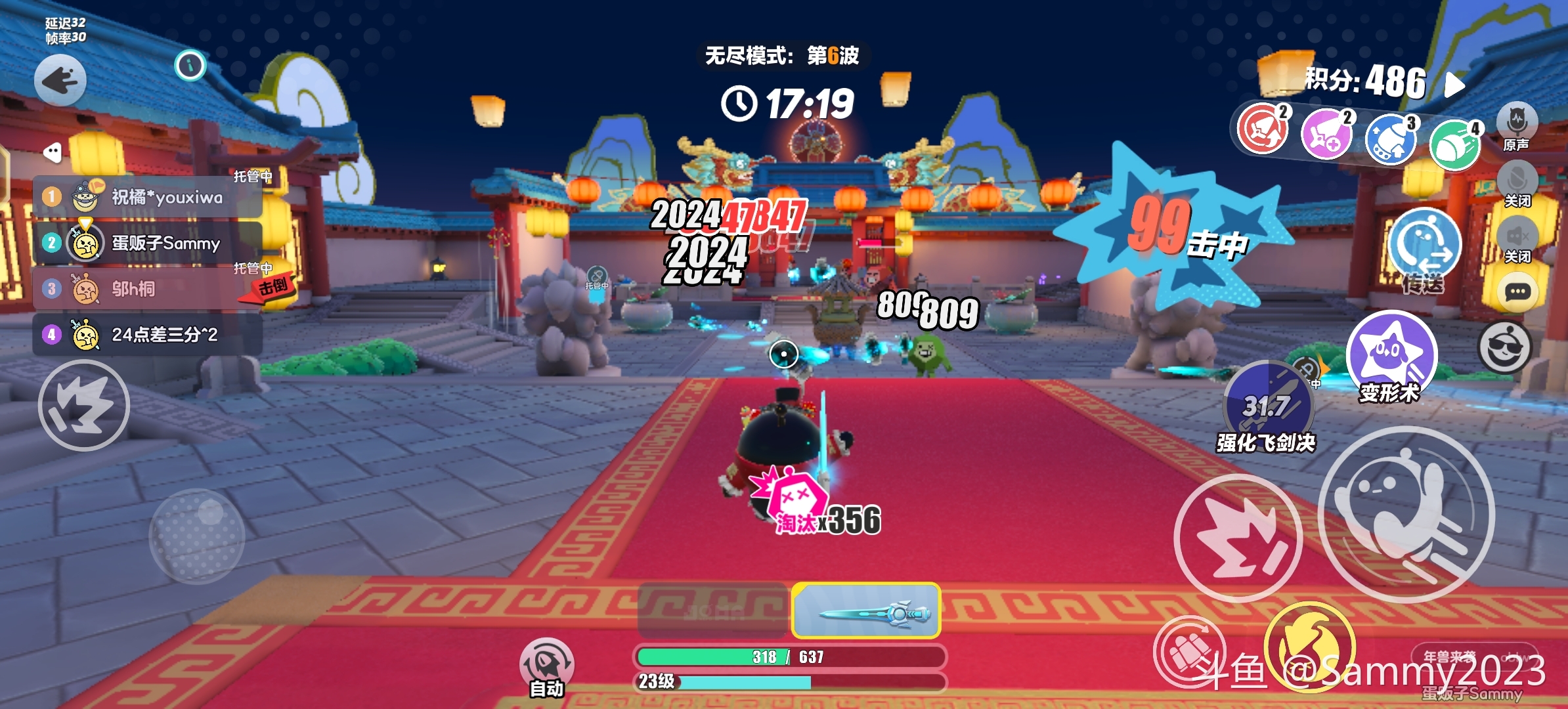Viewport: 1568px width, 709px height.
Task: Open the info icon
Action: click(190, 65)
